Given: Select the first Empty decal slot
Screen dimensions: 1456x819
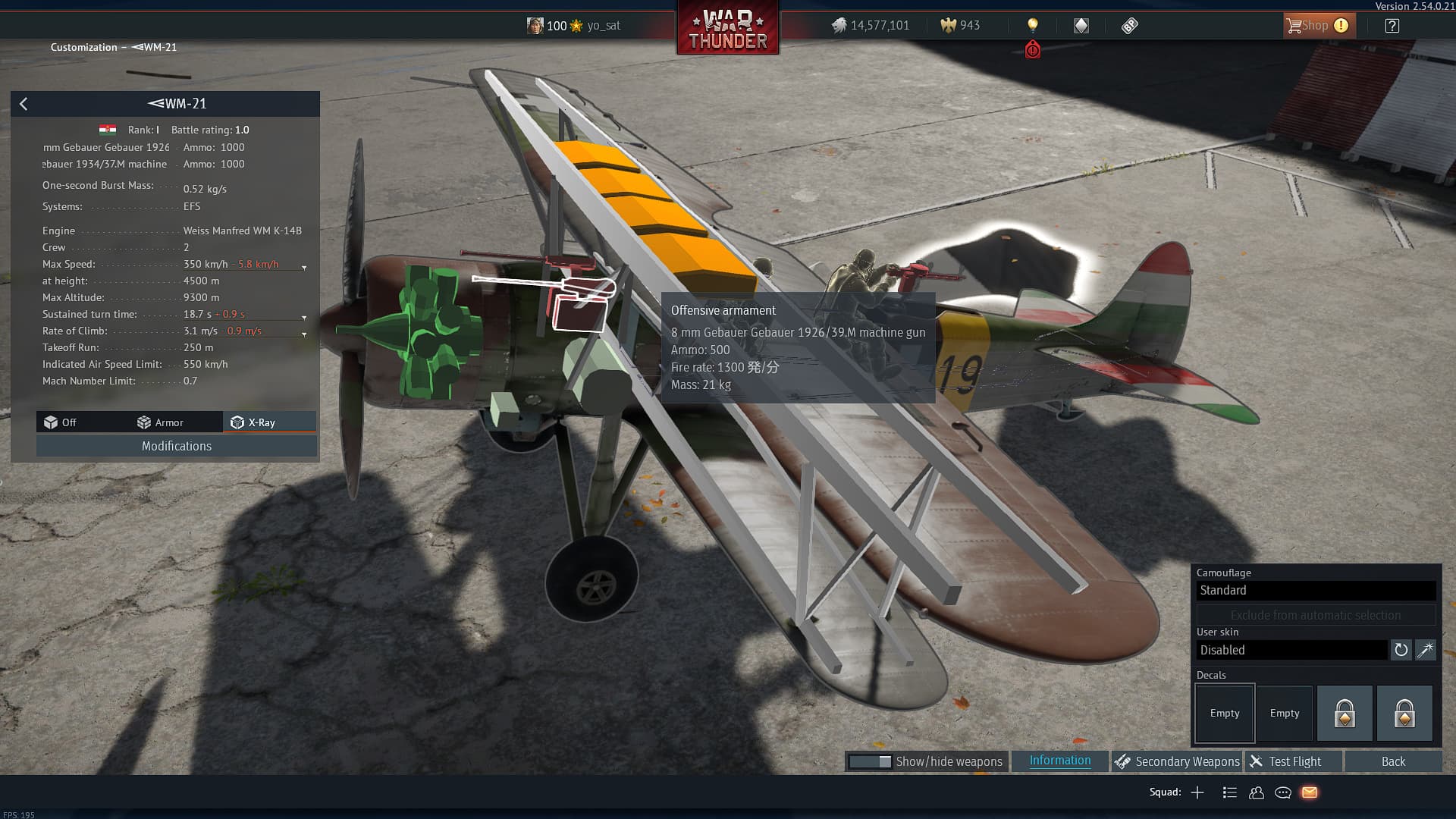Looking at the screenshot, I should coord(1224,713).
